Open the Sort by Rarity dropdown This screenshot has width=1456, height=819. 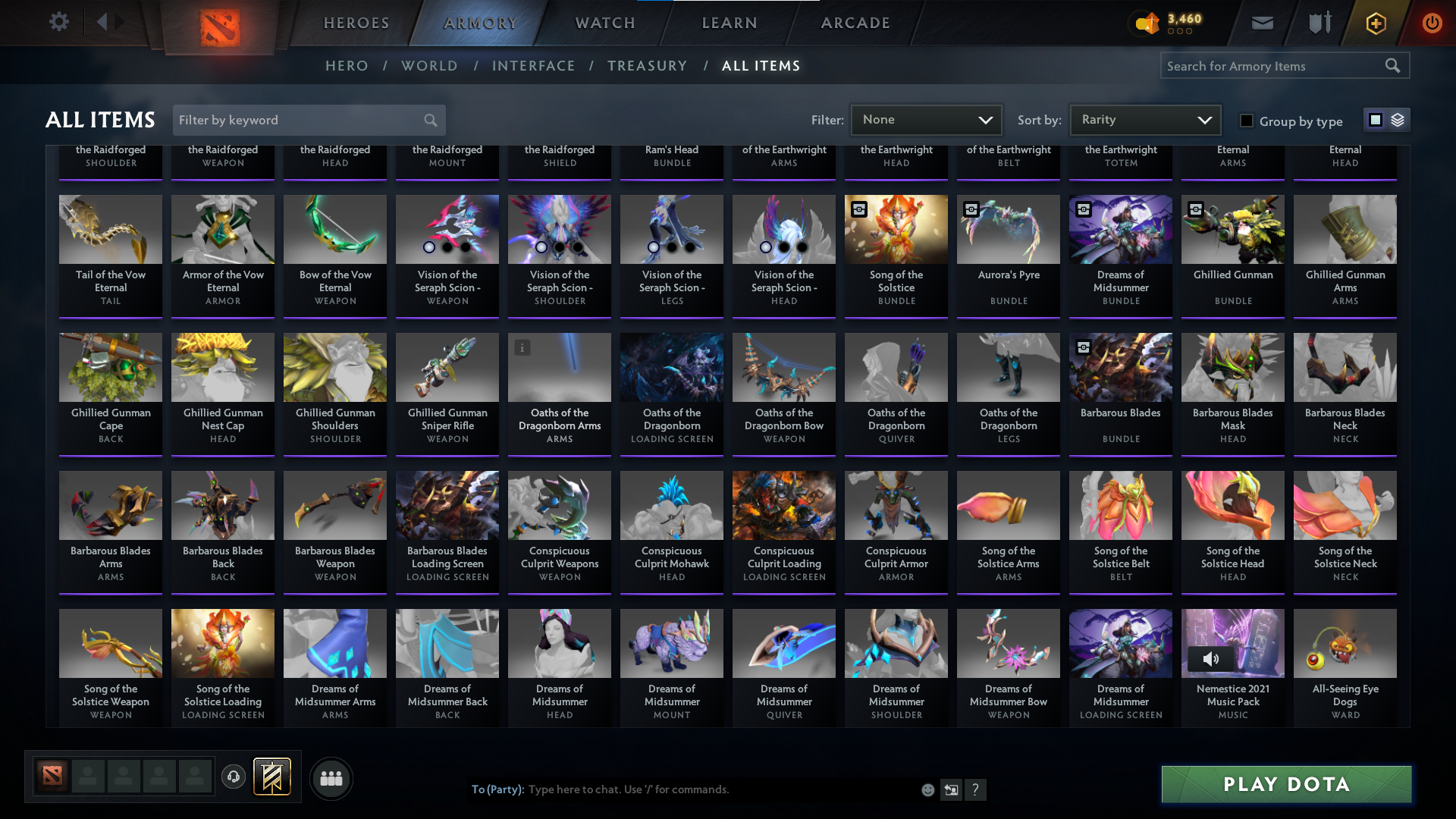click(x=1144, y=120)
